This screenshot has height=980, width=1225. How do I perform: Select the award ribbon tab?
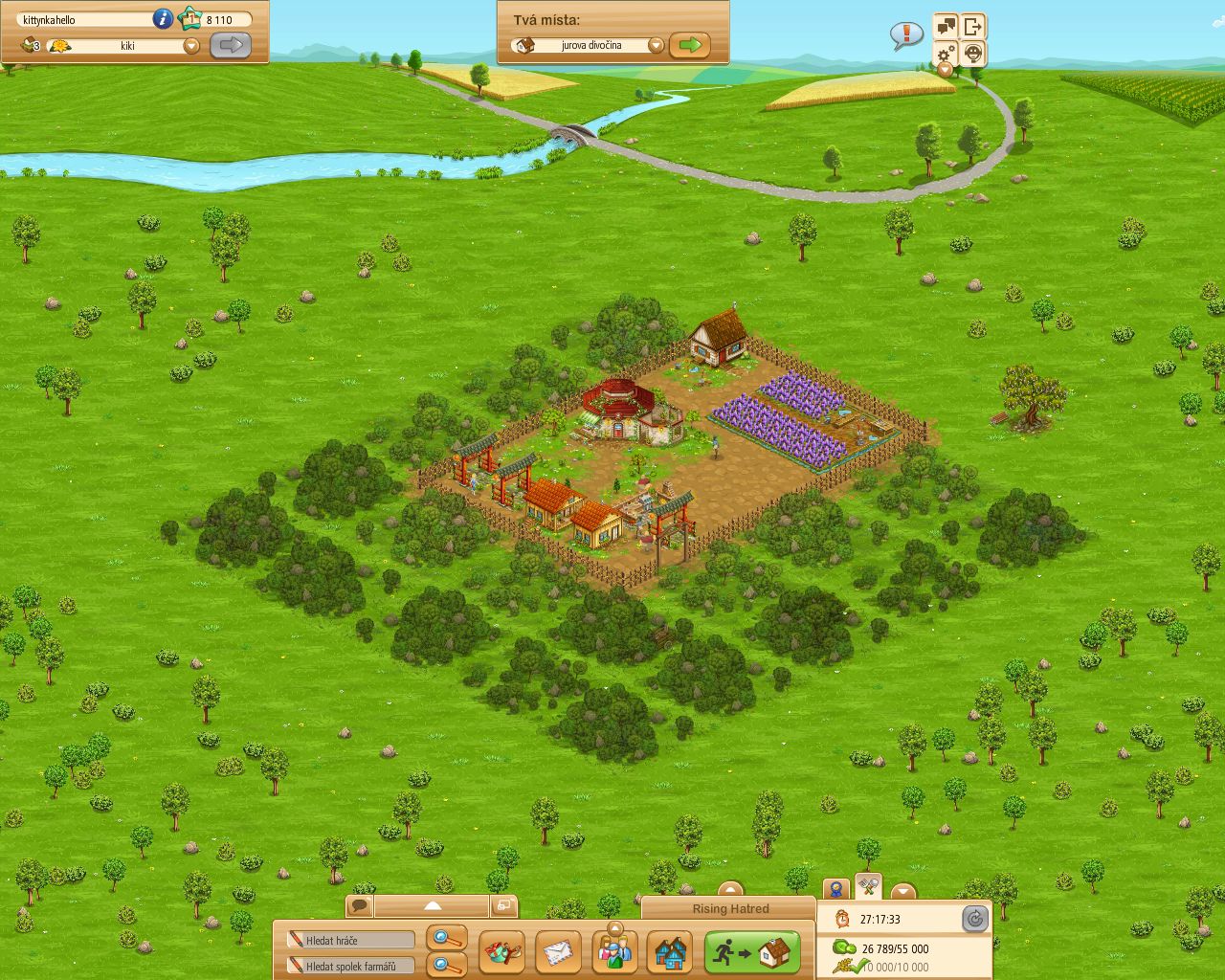coord(835,889)
